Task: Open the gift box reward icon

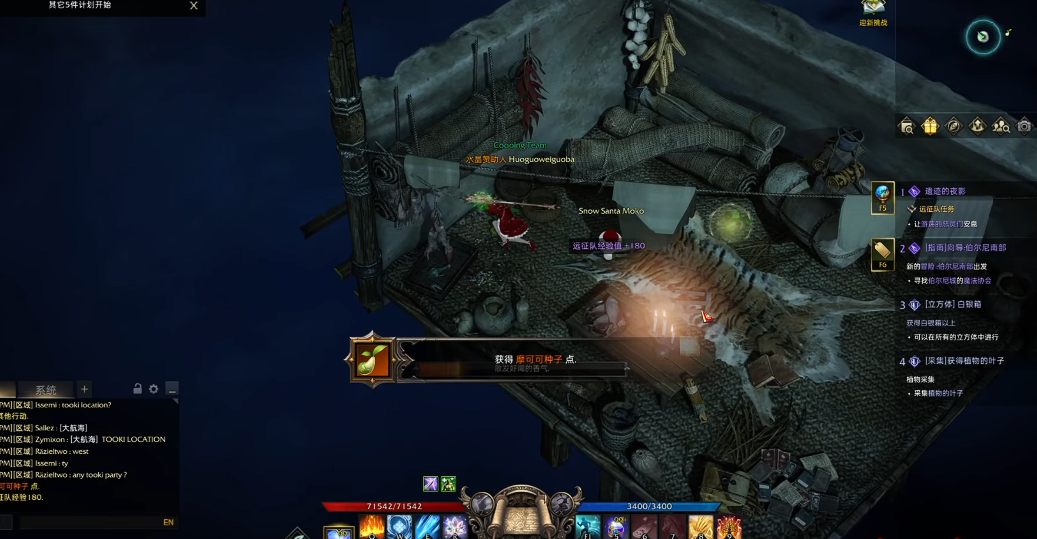Action: coord(930,126)
